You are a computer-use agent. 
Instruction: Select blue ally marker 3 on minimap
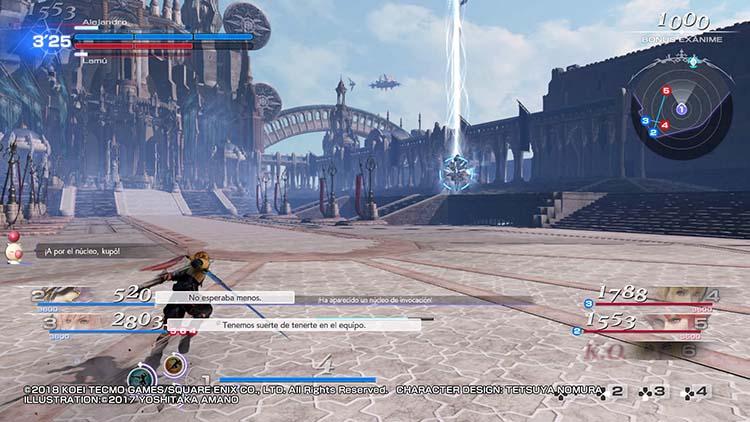pos(646,120)
